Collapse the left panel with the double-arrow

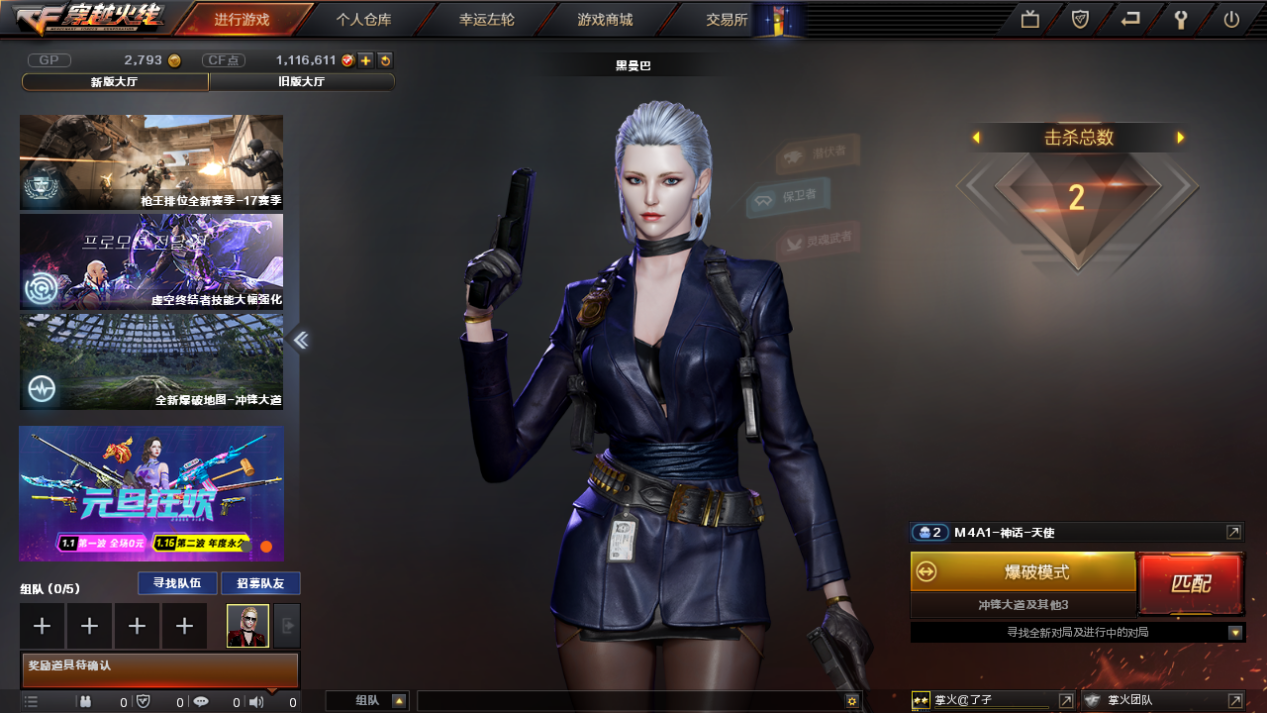tap(300, 340)
